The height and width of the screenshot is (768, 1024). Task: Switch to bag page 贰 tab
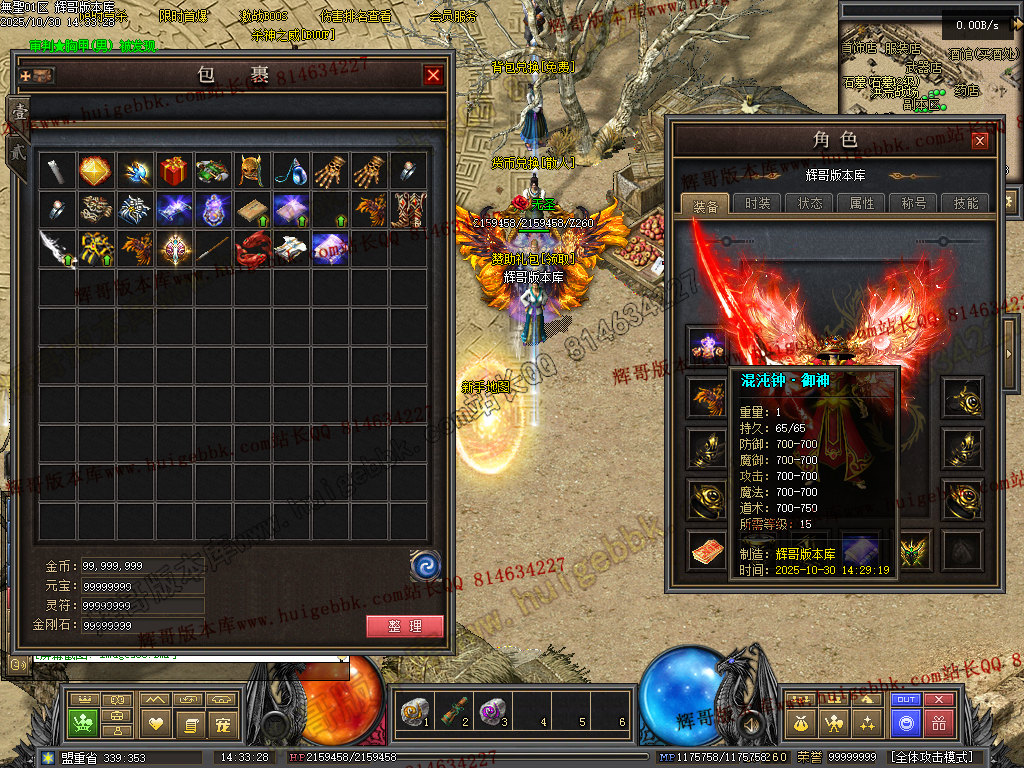point(17,152)
